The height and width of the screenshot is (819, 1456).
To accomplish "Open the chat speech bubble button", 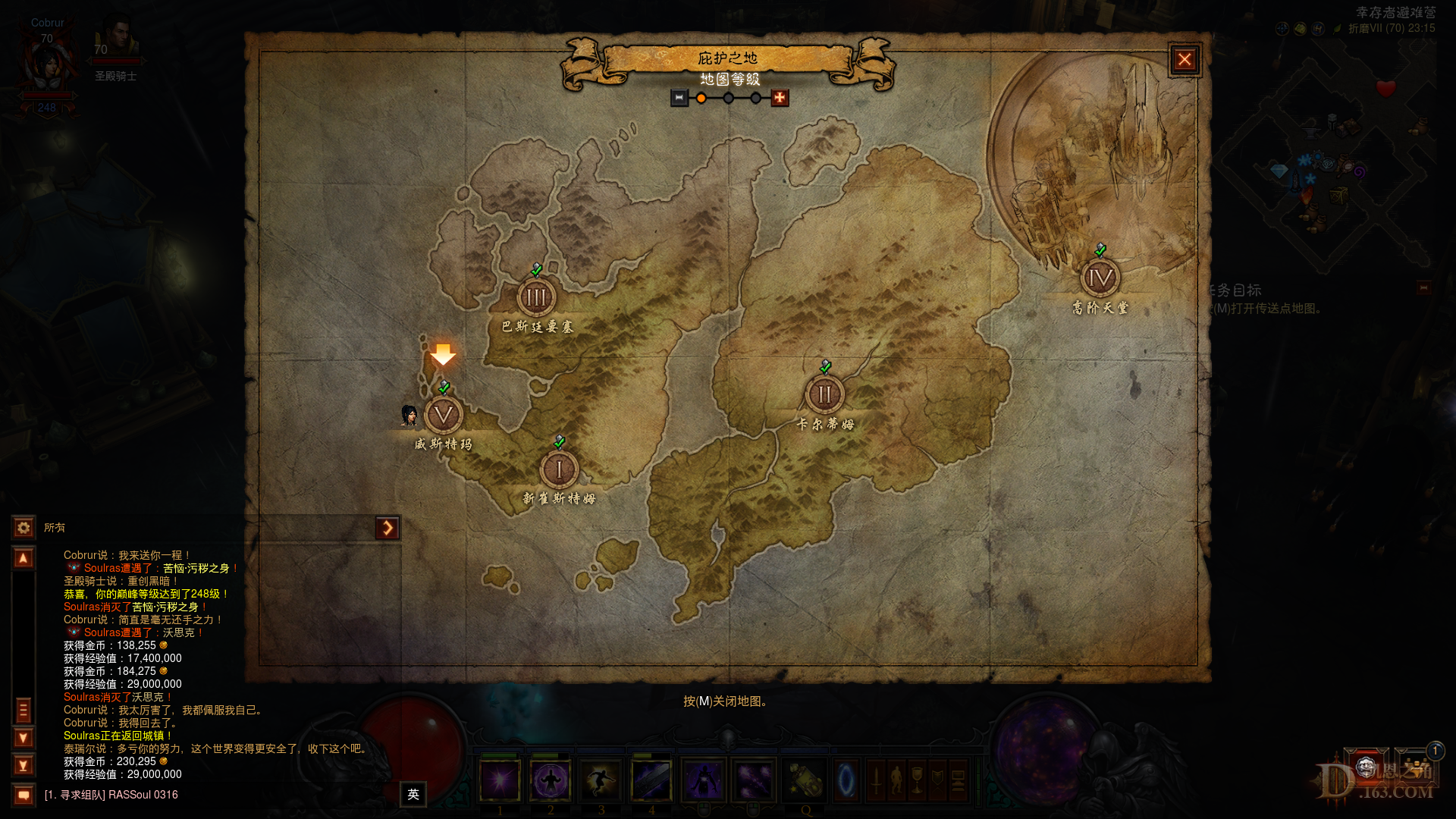I will coord(24,795).
